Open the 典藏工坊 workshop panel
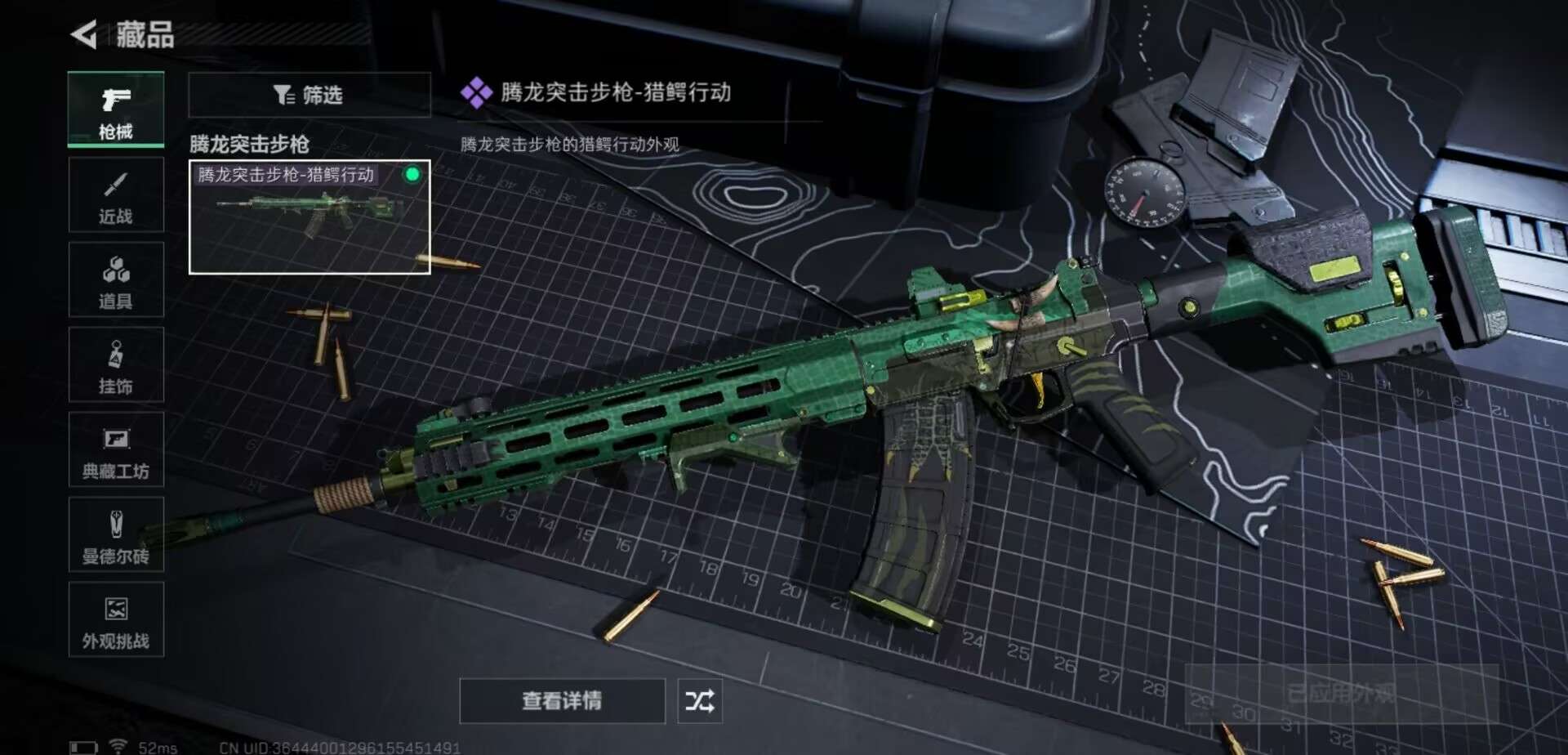 pos(116,449)
